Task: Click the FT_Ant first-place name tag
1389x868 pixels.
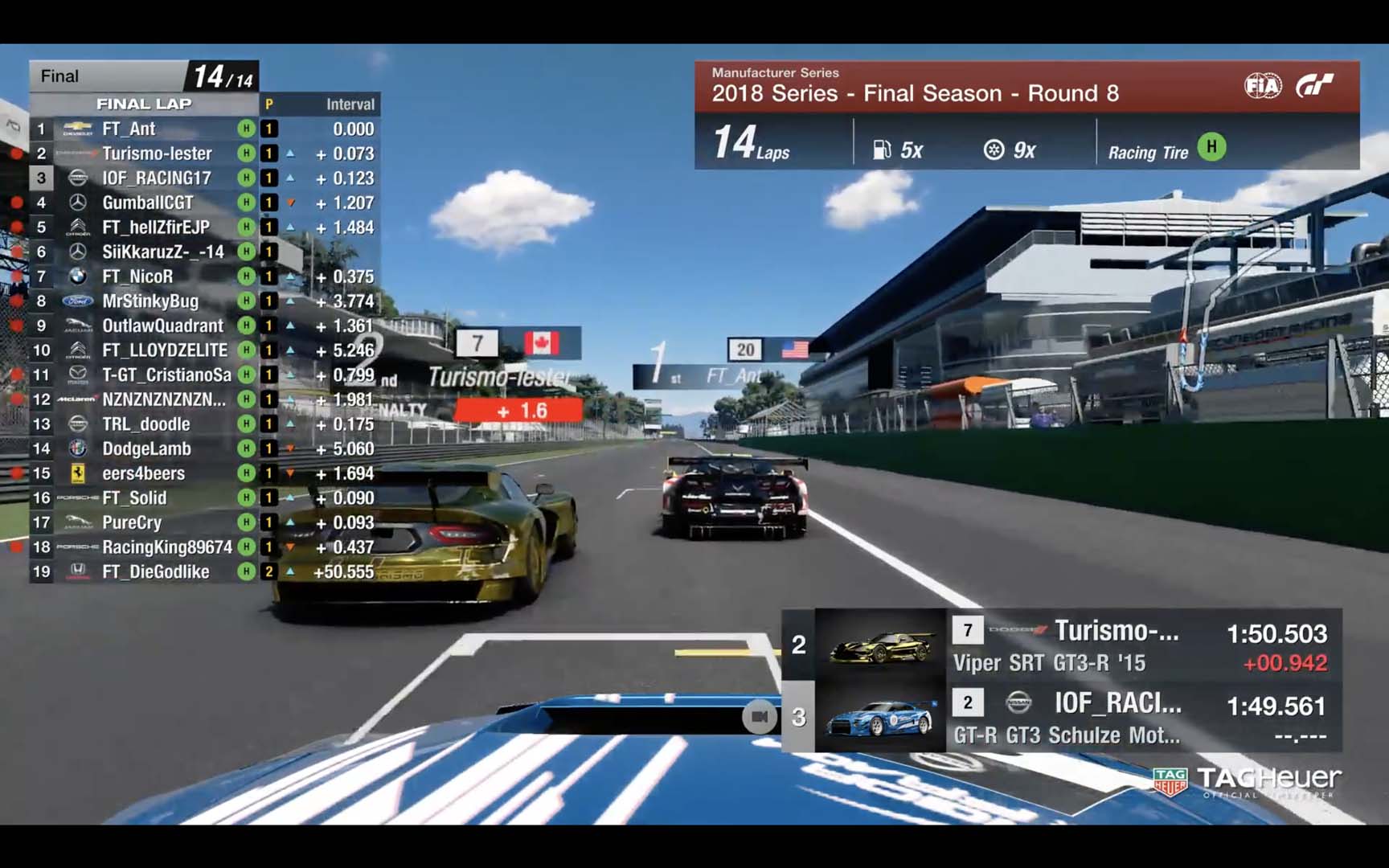Action: [x=731, y=375]
